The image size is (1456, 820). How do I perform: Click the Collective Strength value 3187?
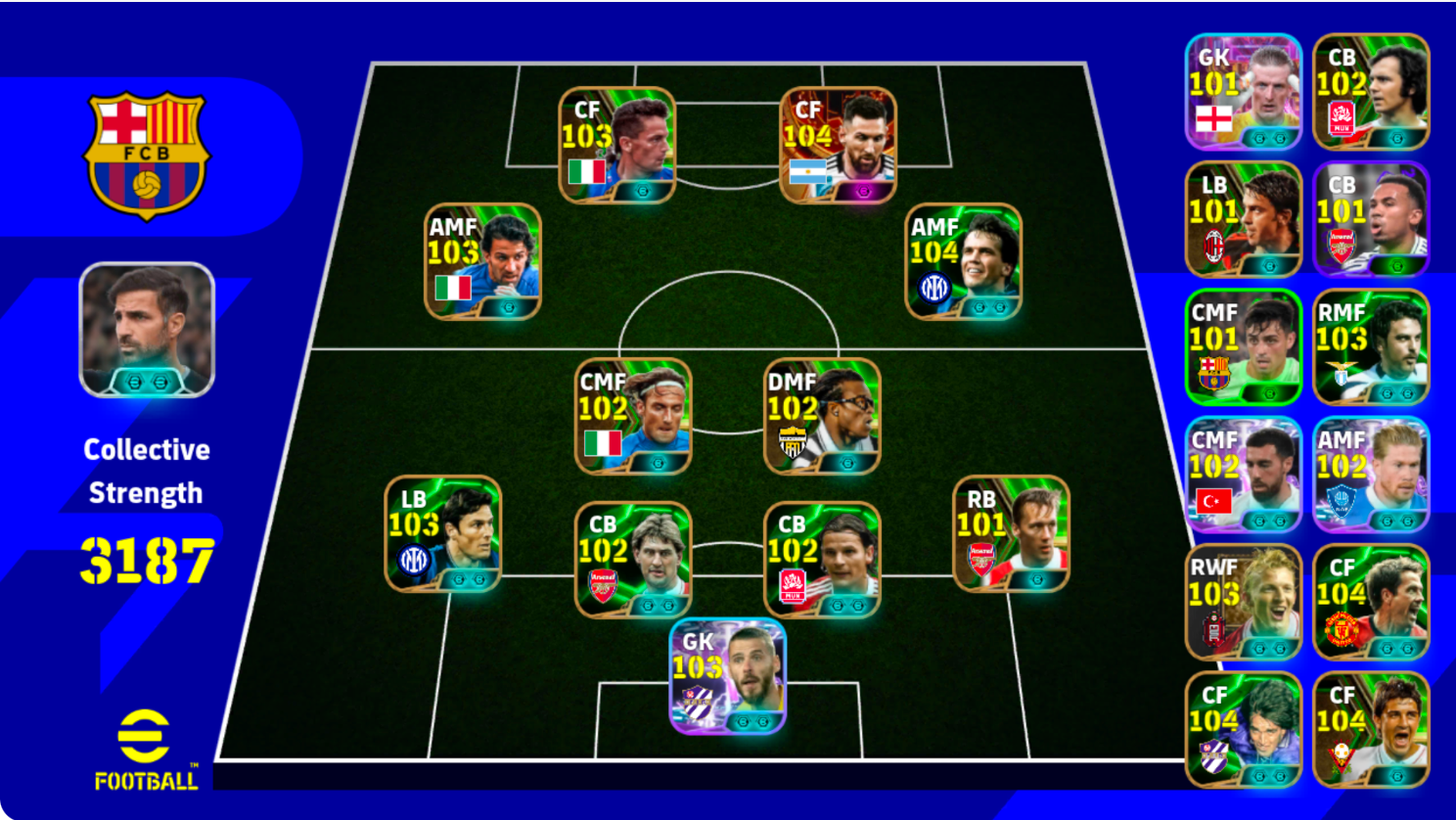point(145,551)
